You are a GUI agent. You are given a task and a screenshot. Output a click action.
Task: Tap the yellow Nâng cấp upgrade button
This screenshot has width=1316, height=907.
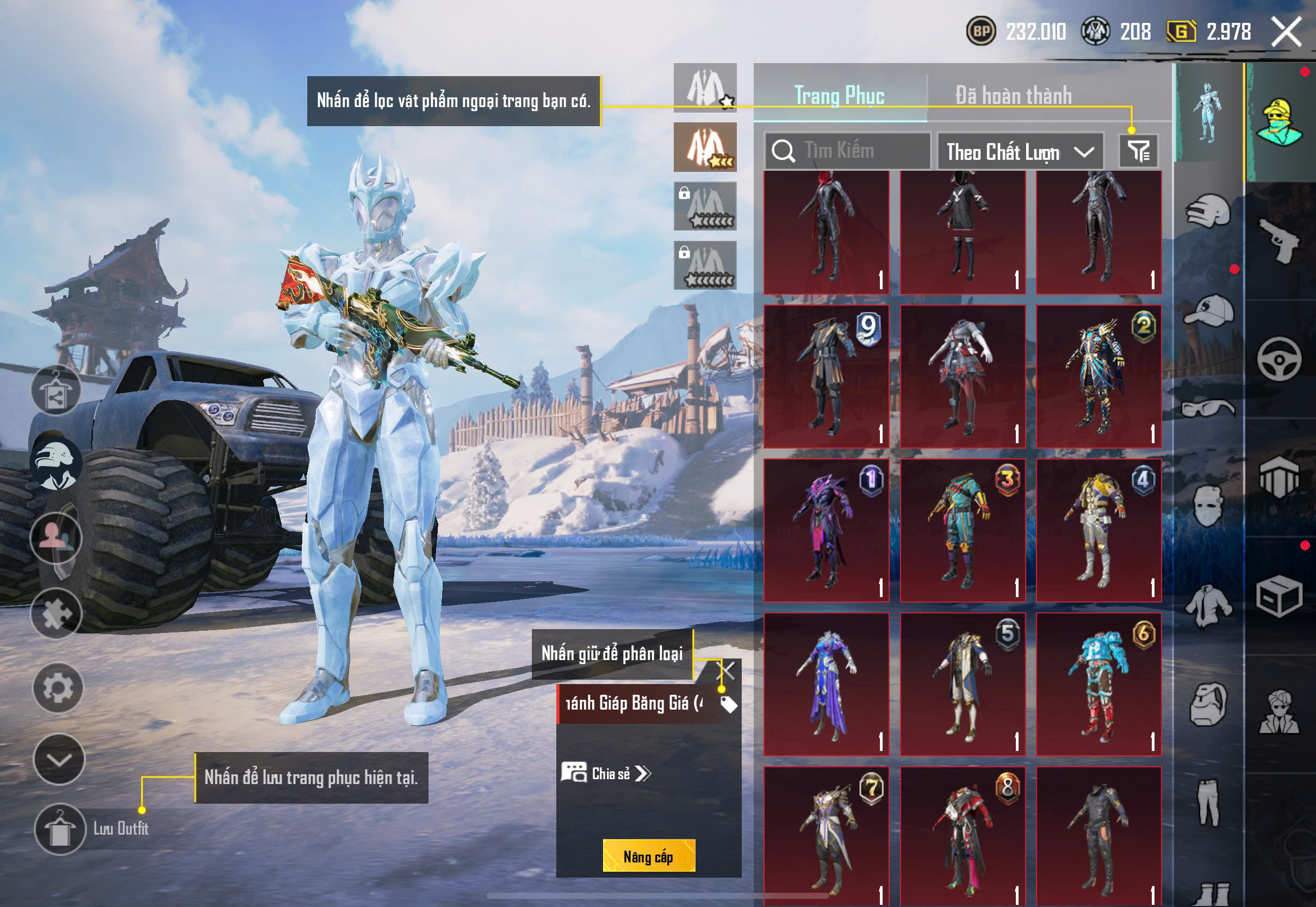(648, 856)
